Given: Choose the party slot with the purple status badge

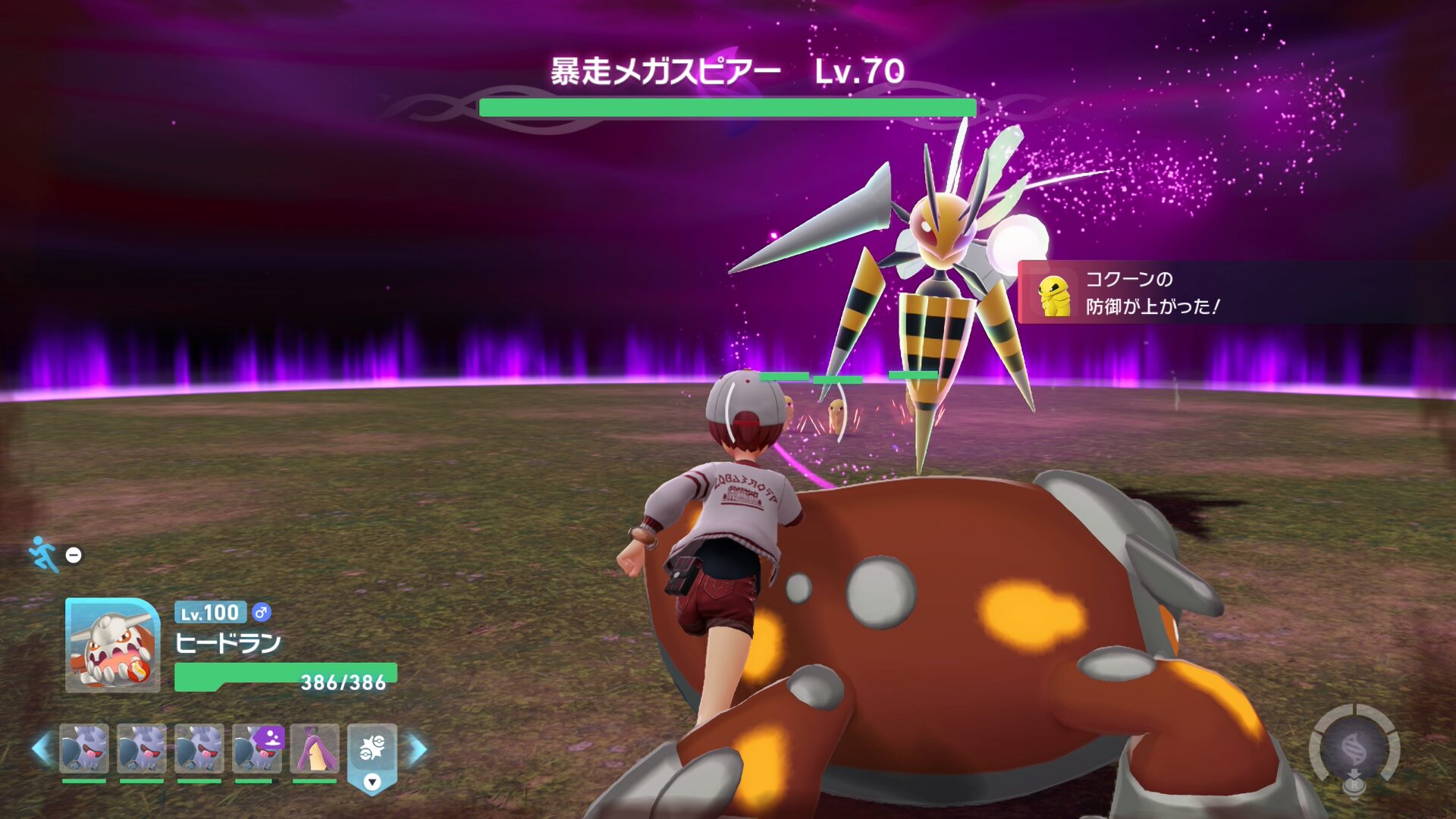Looking at the screenshot, I should [257, 748].
